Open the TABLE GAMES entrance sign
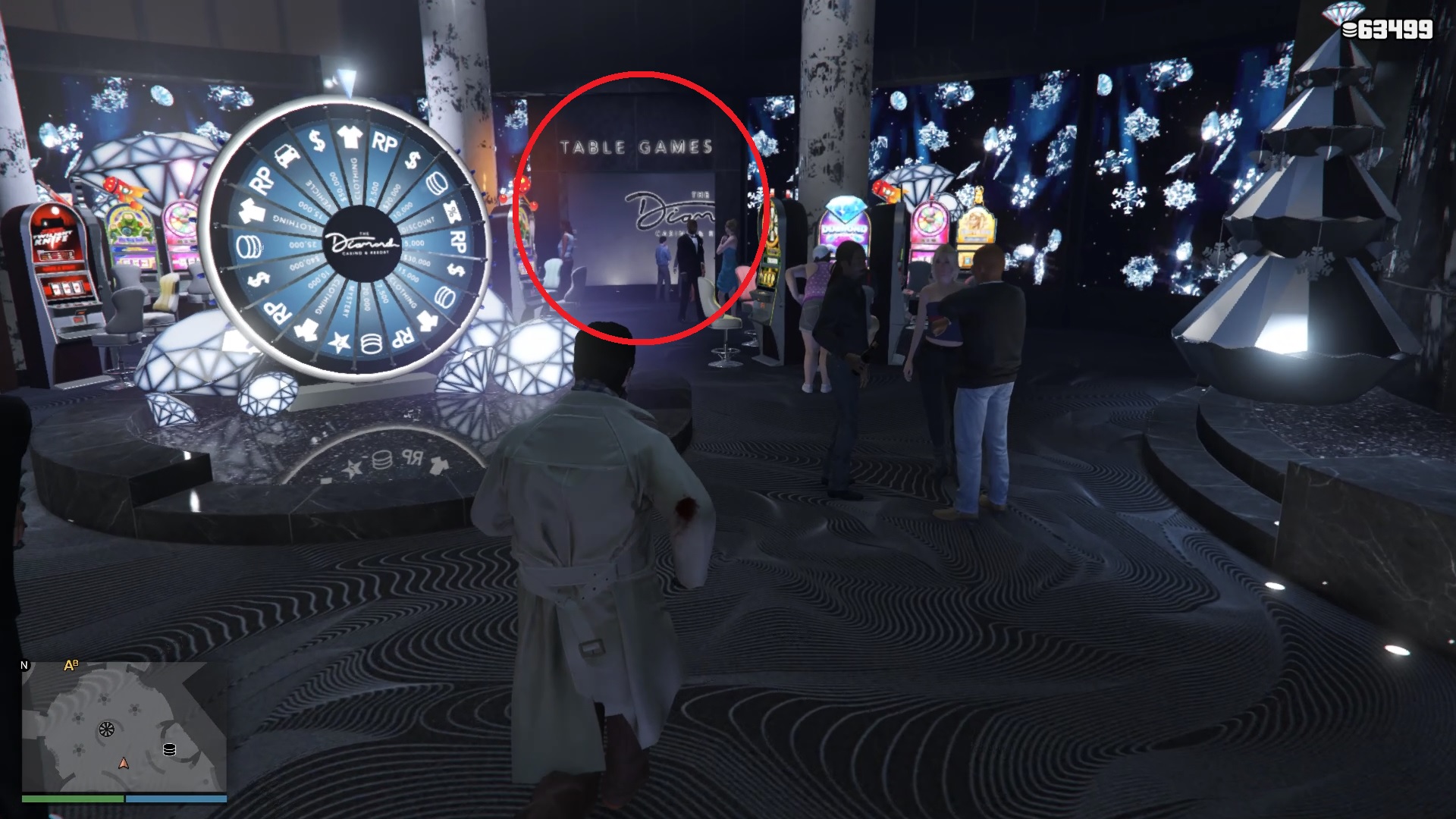The width and height of the screenshot is (1456, 819). click(x=637, y=146)
